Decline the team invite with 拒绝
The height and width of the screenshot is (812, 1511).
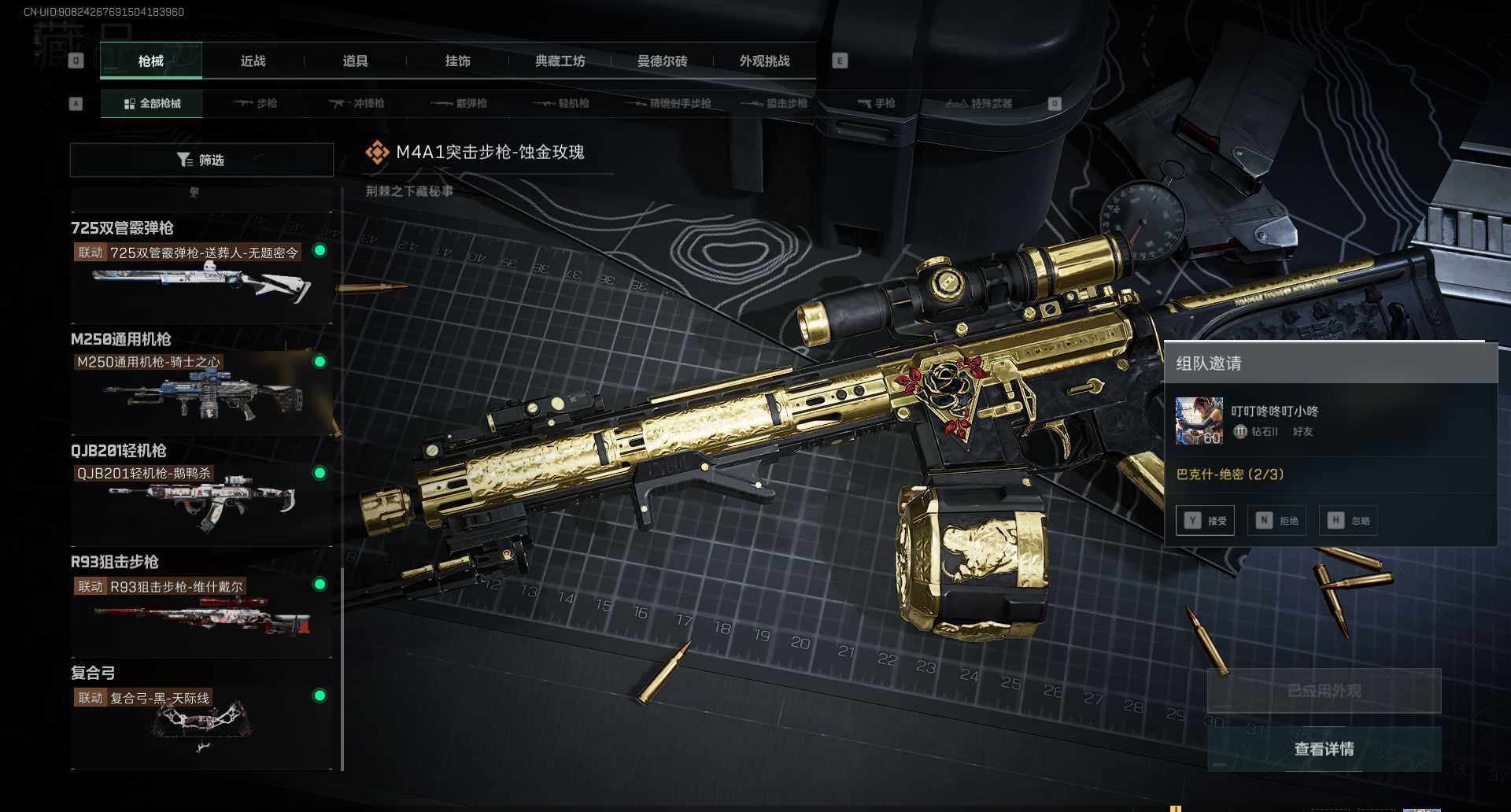(x=1276, y=520)
